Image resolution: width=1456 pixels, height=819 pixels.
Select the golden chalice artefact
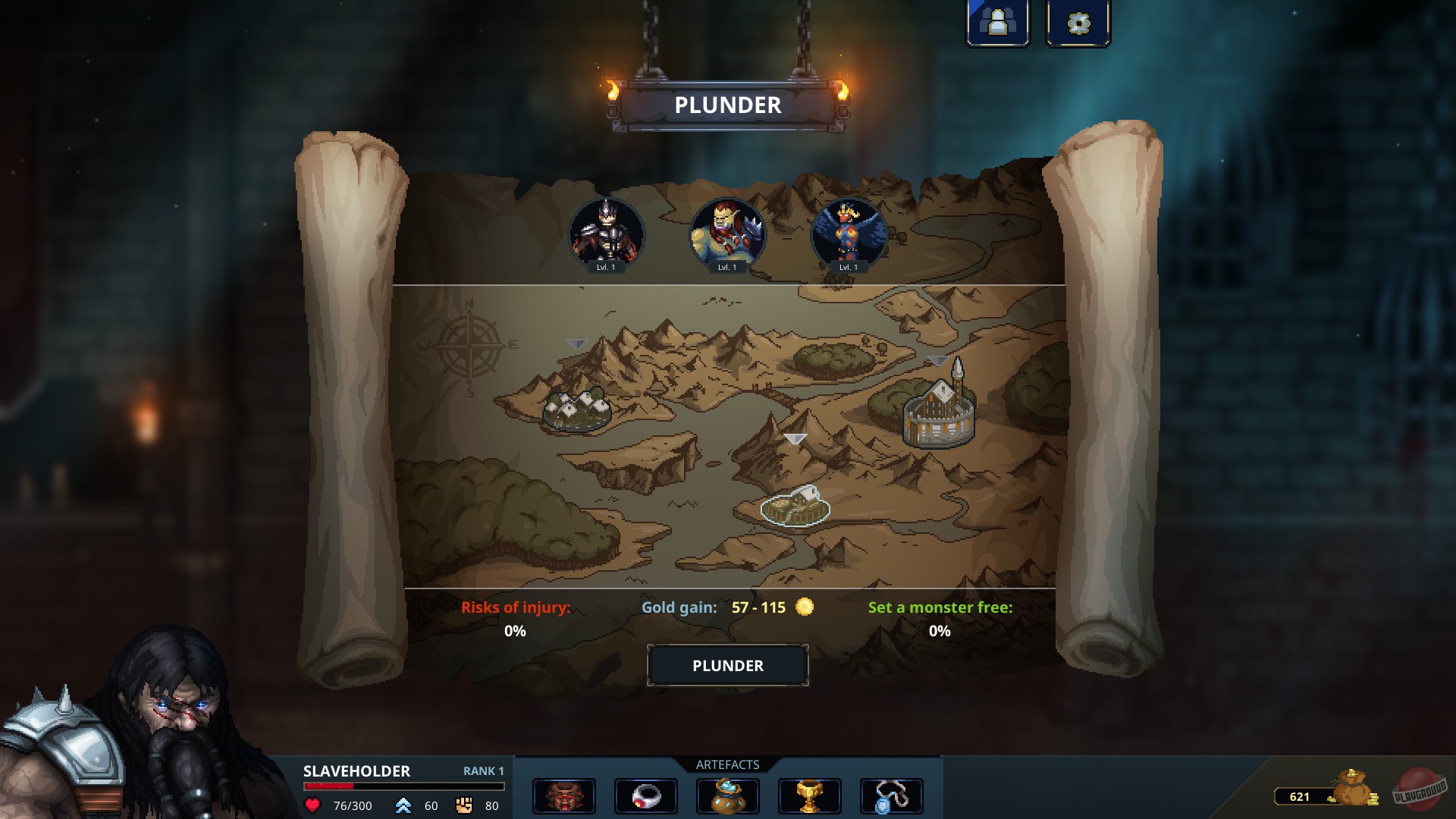pos(810,795)
